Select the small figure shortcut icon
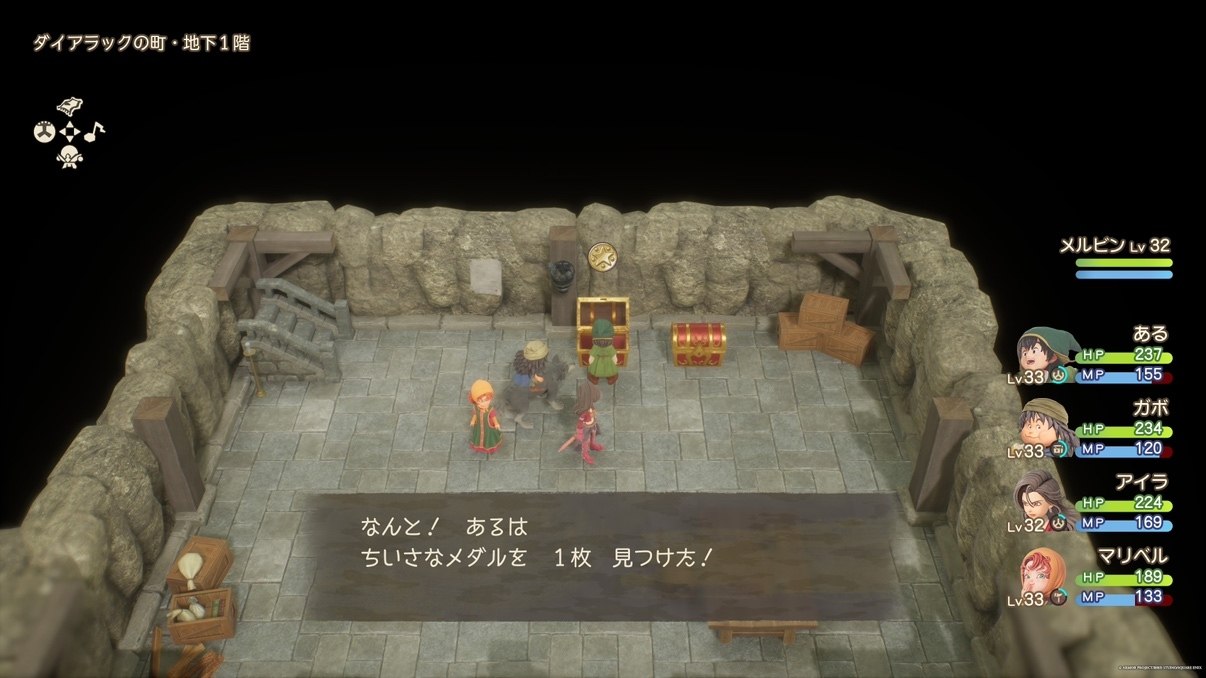This screenshot has width=1206, height=678. point(69,156)
